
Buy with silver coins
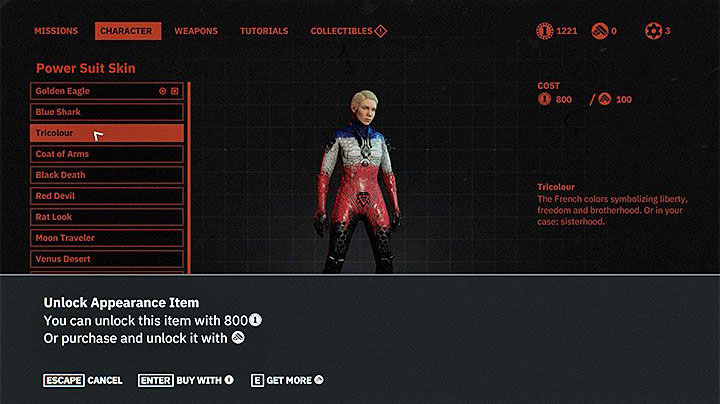point(187,380)
